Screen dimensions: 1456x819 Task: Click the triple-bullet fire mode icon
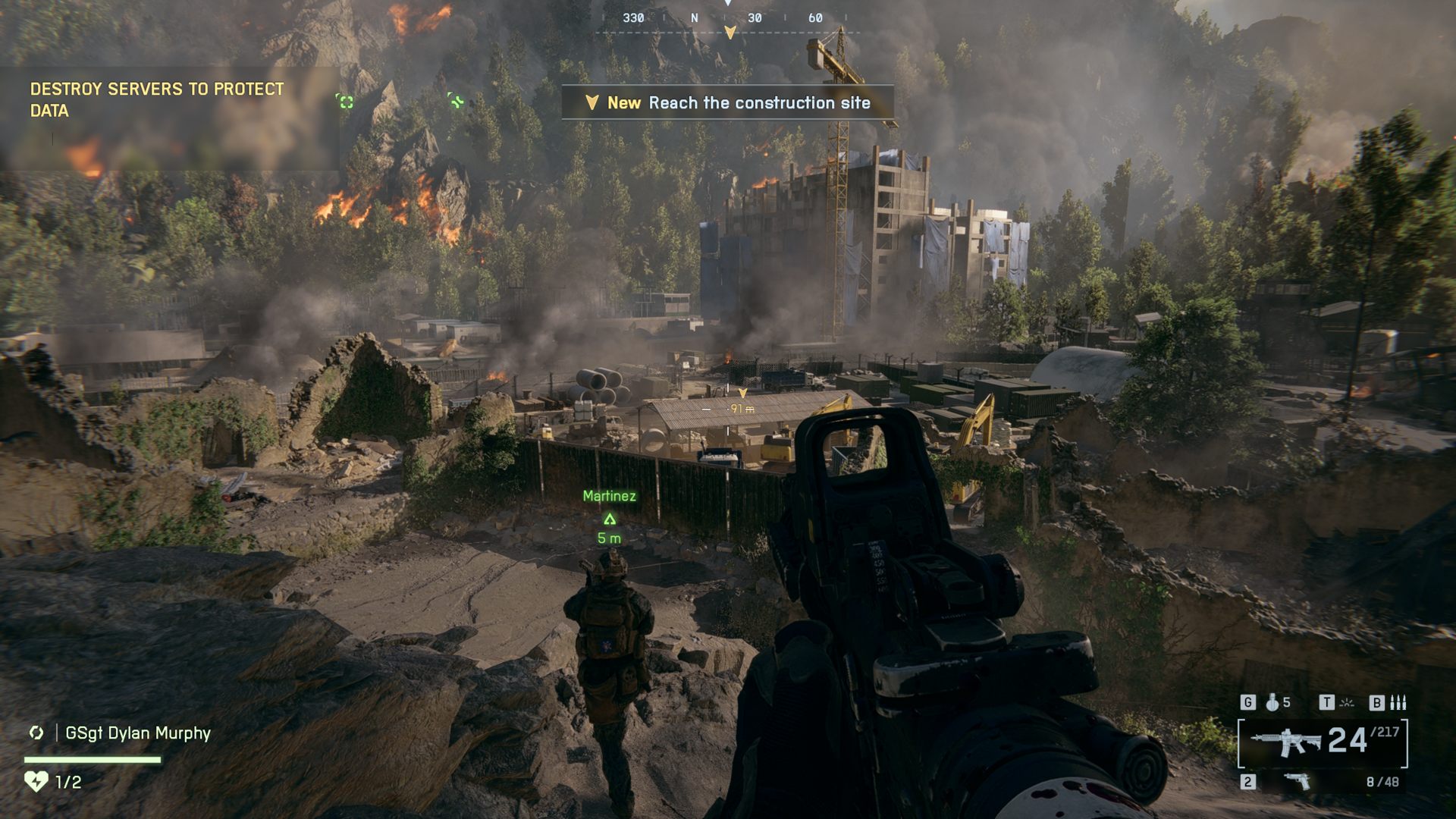pyautogui.click(x=1398, y=703)
